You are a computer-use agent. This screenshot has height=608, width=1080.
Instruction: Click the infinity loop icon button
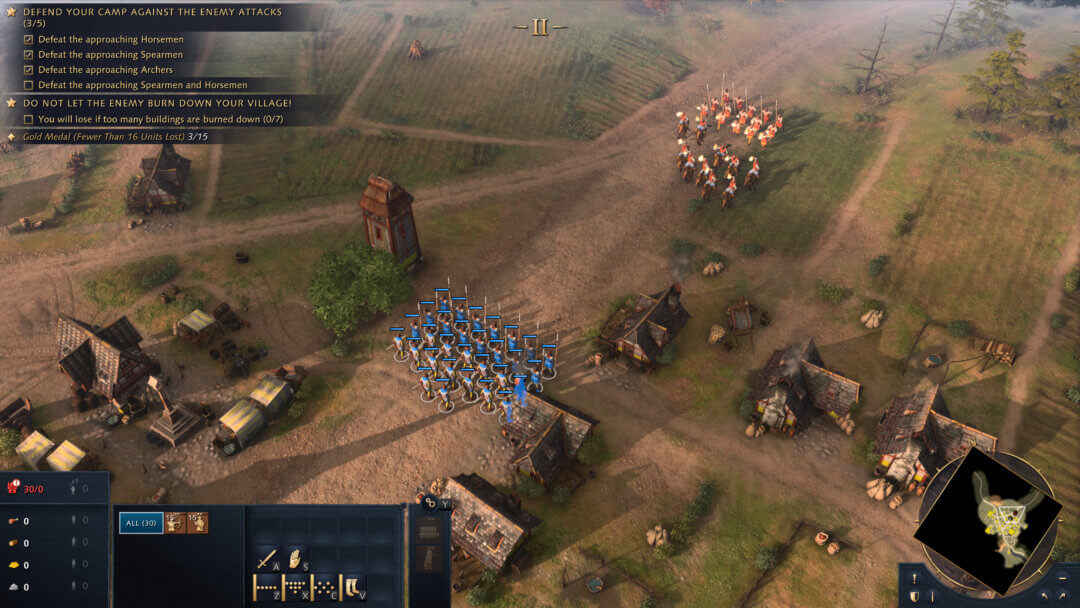coord(430,504)
